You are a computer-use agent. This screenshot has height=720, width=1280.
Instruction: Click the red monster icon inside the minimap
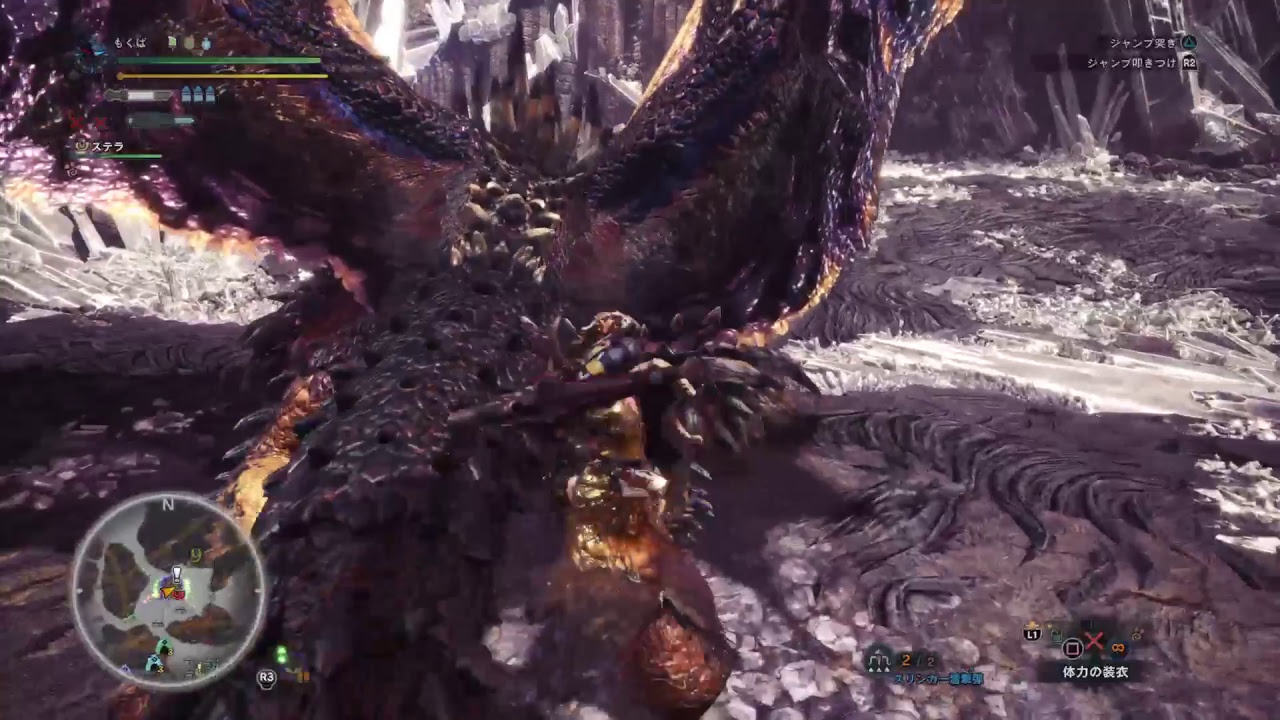coord(179,595)
